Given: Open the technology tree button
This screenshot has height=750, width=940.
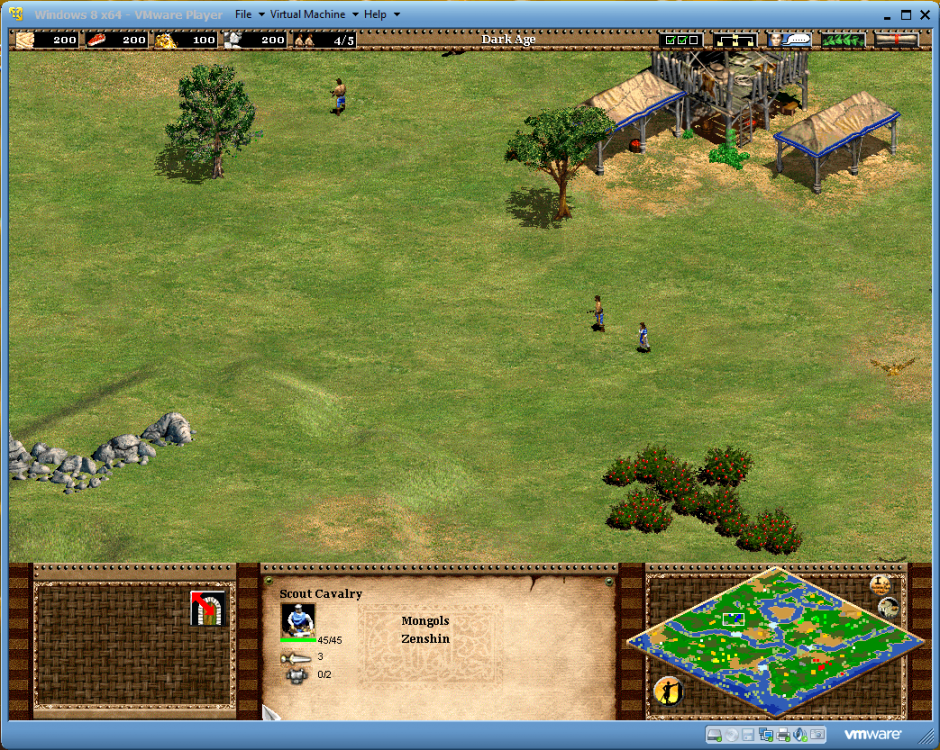Looking at the screenshot, I should [x=736, y=40].
